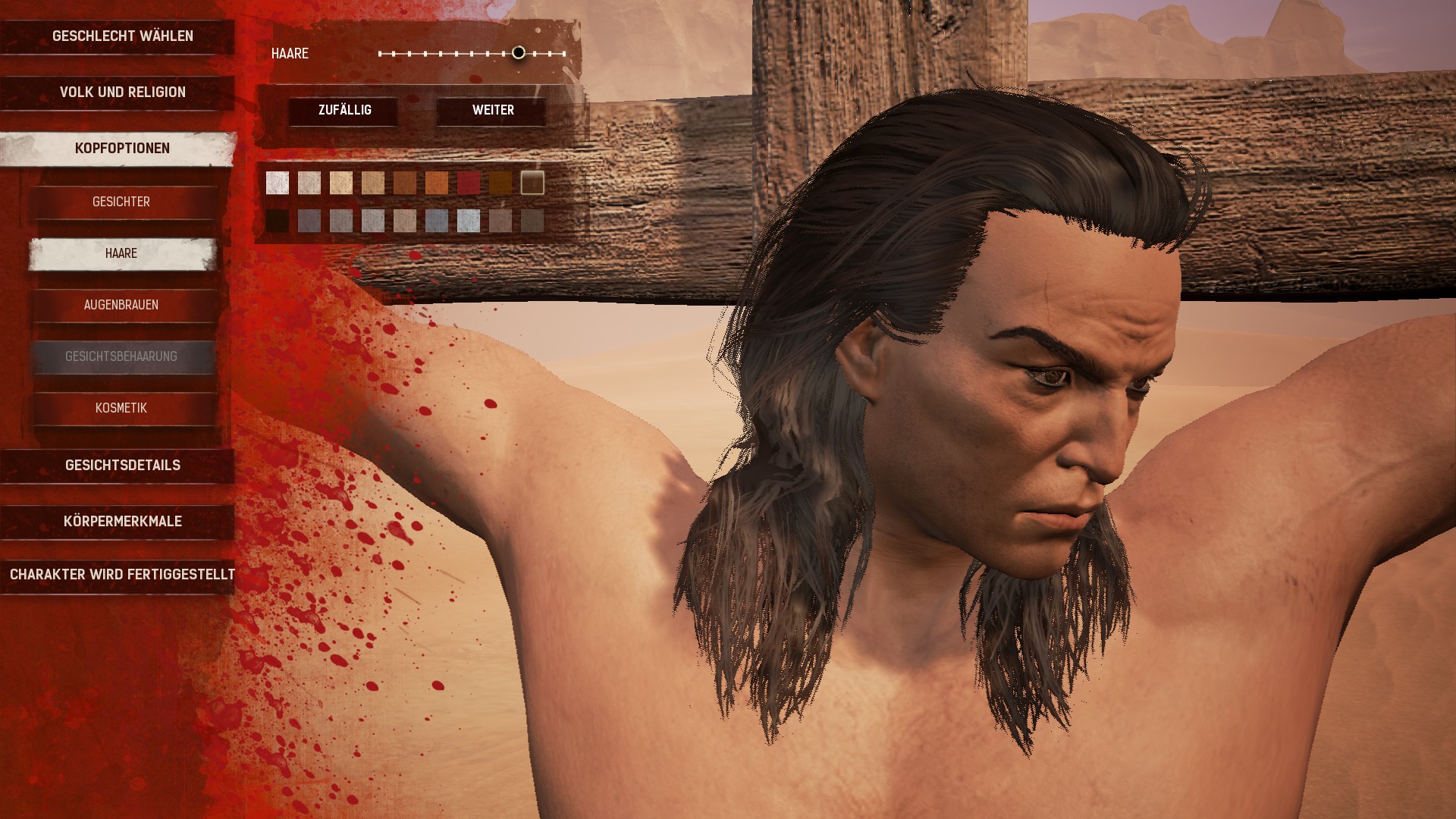The image size is (1456, 819).
Task: Show the Körpermerkmale section
Action: 122,522
